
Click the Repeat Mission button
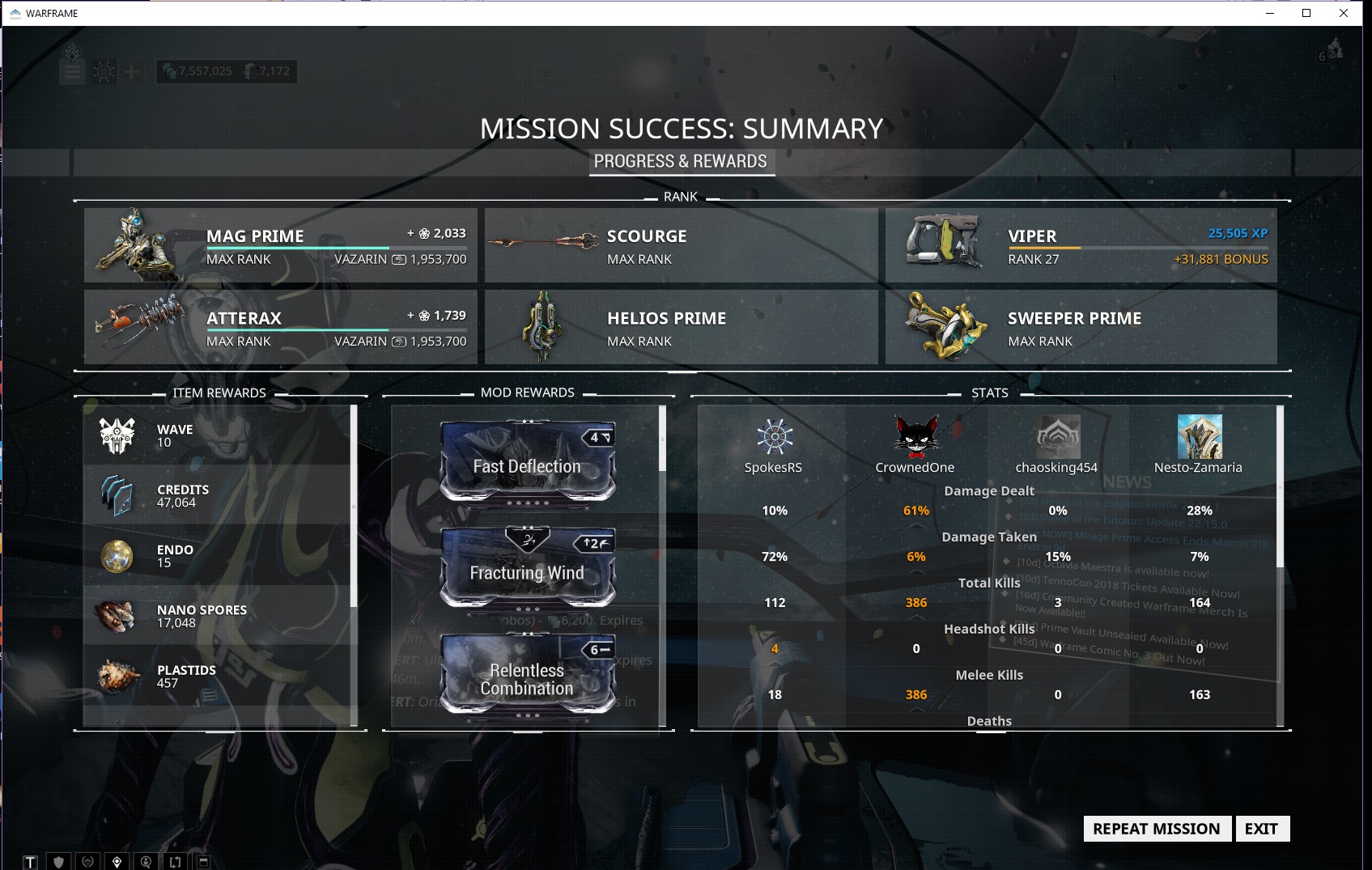[1156, 829]
